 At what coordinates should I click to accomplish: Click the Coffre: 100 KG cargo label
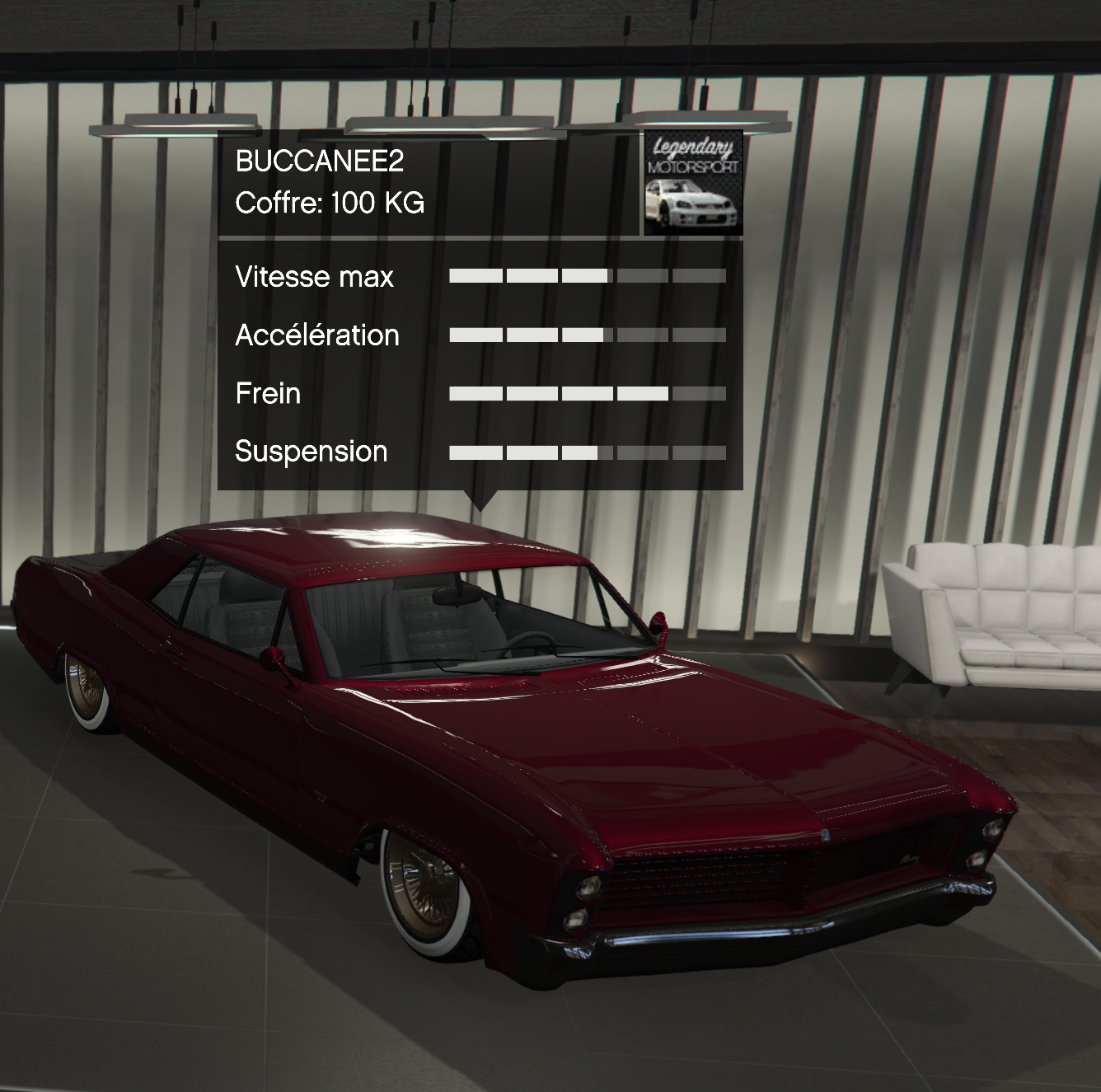330,200
